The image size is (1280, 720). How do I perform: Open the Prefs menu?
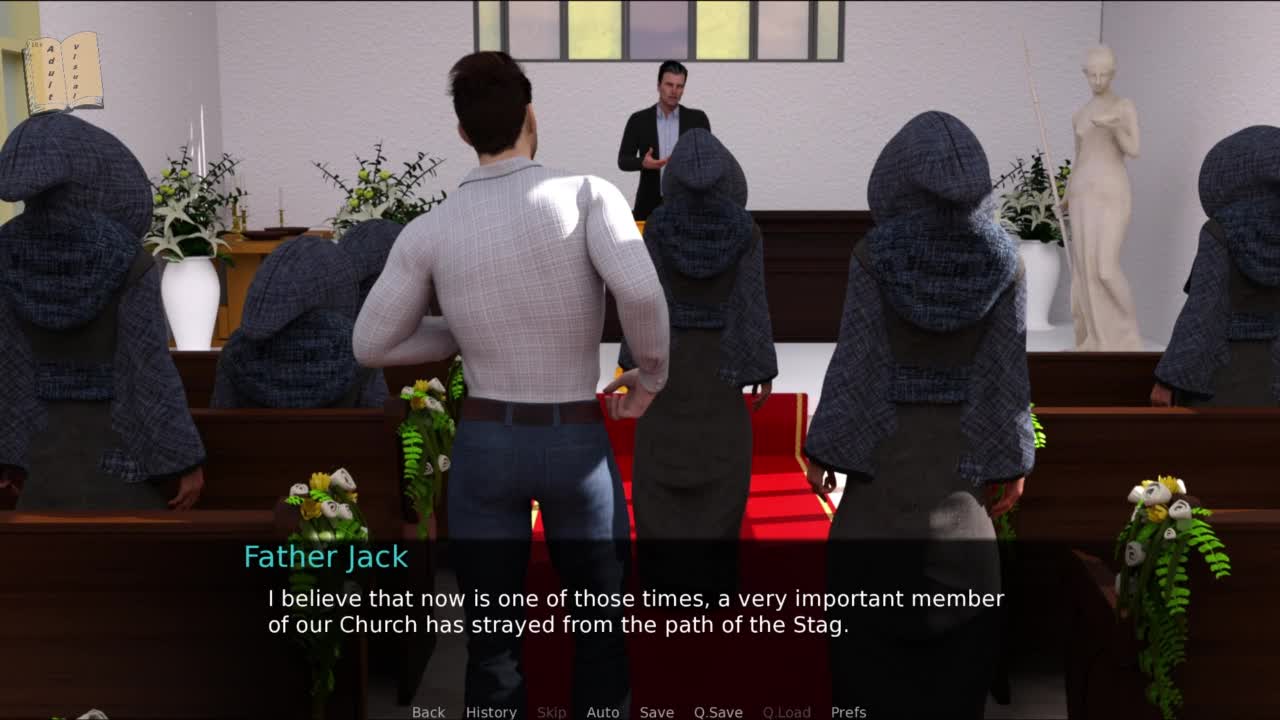(x=848, y=712)
